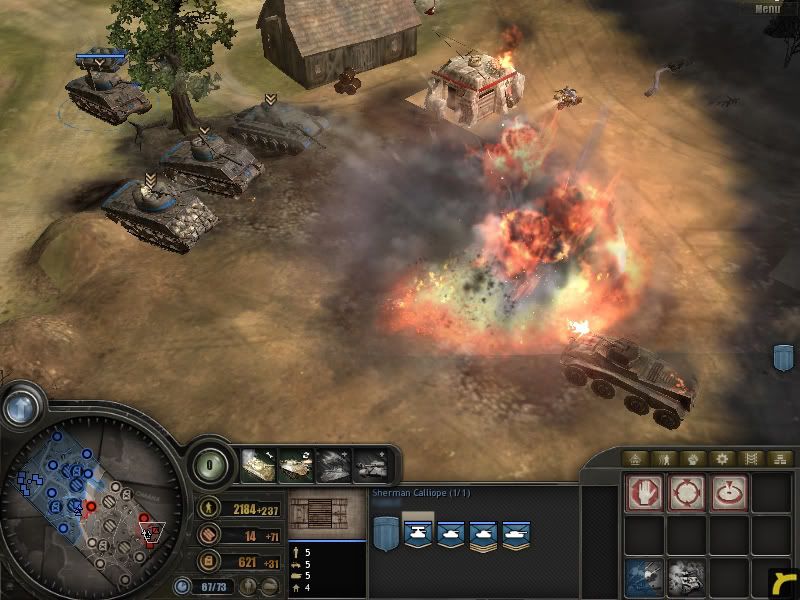Select the first tan tank commander ability
The image size is (800, 600).
259,465
